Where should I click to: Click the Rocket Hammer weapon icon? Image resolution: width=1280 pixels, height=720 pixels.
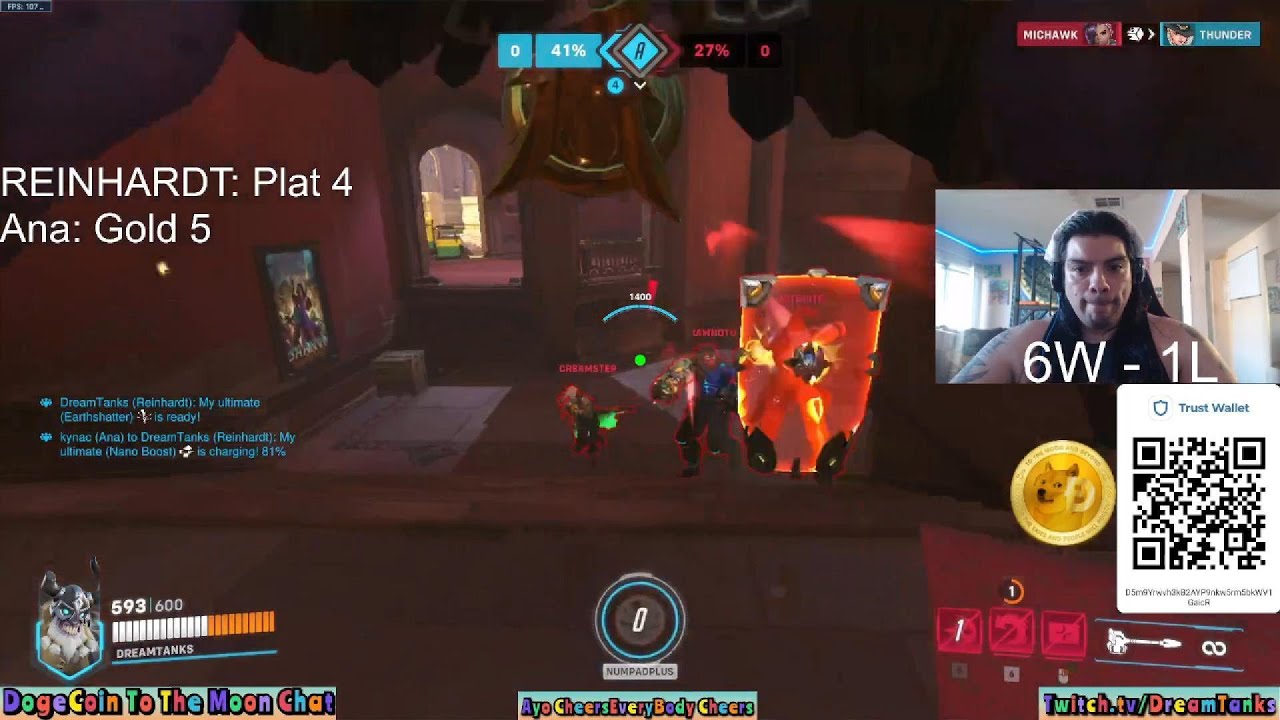point(1145,643)
